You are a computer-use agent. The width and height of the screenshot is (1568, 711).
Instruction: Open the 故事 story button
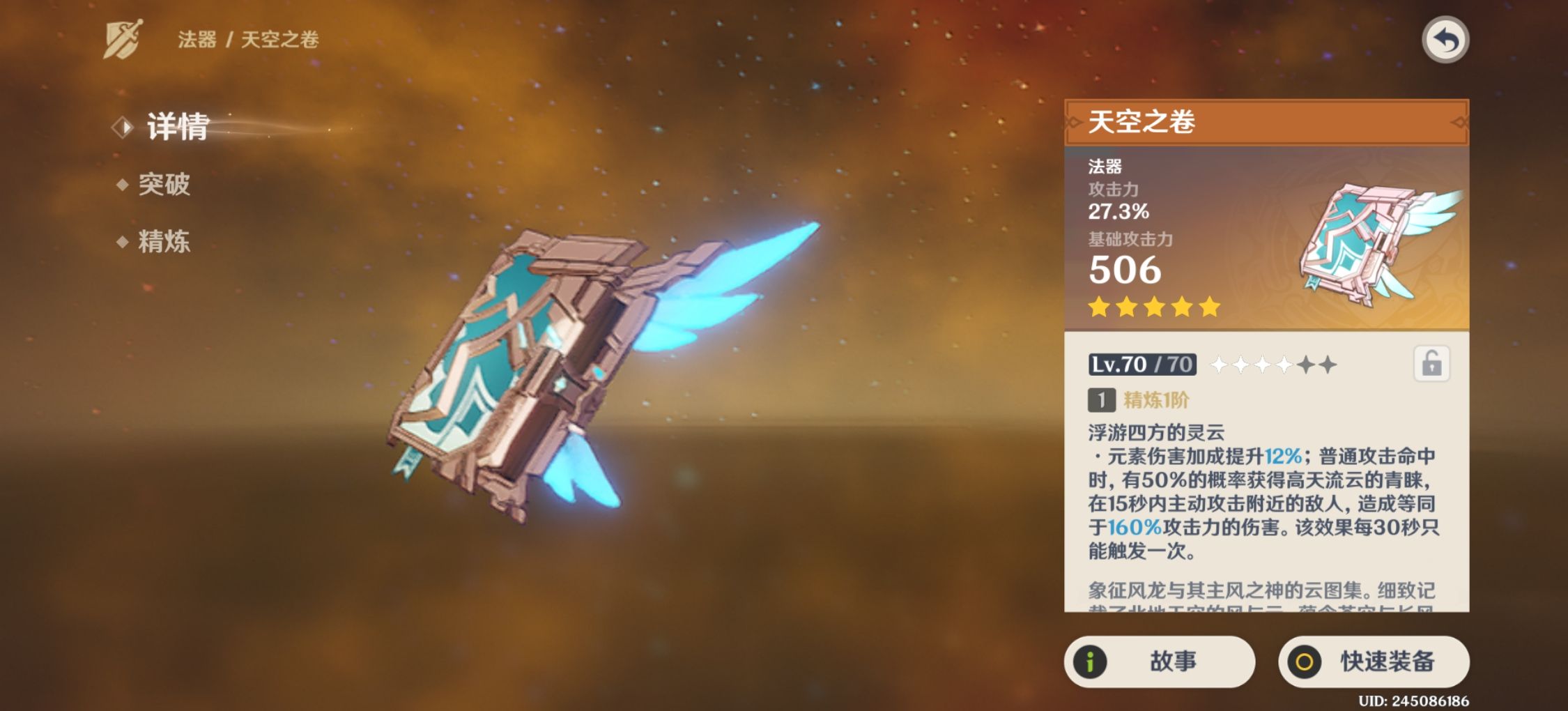pos(1159,661)
